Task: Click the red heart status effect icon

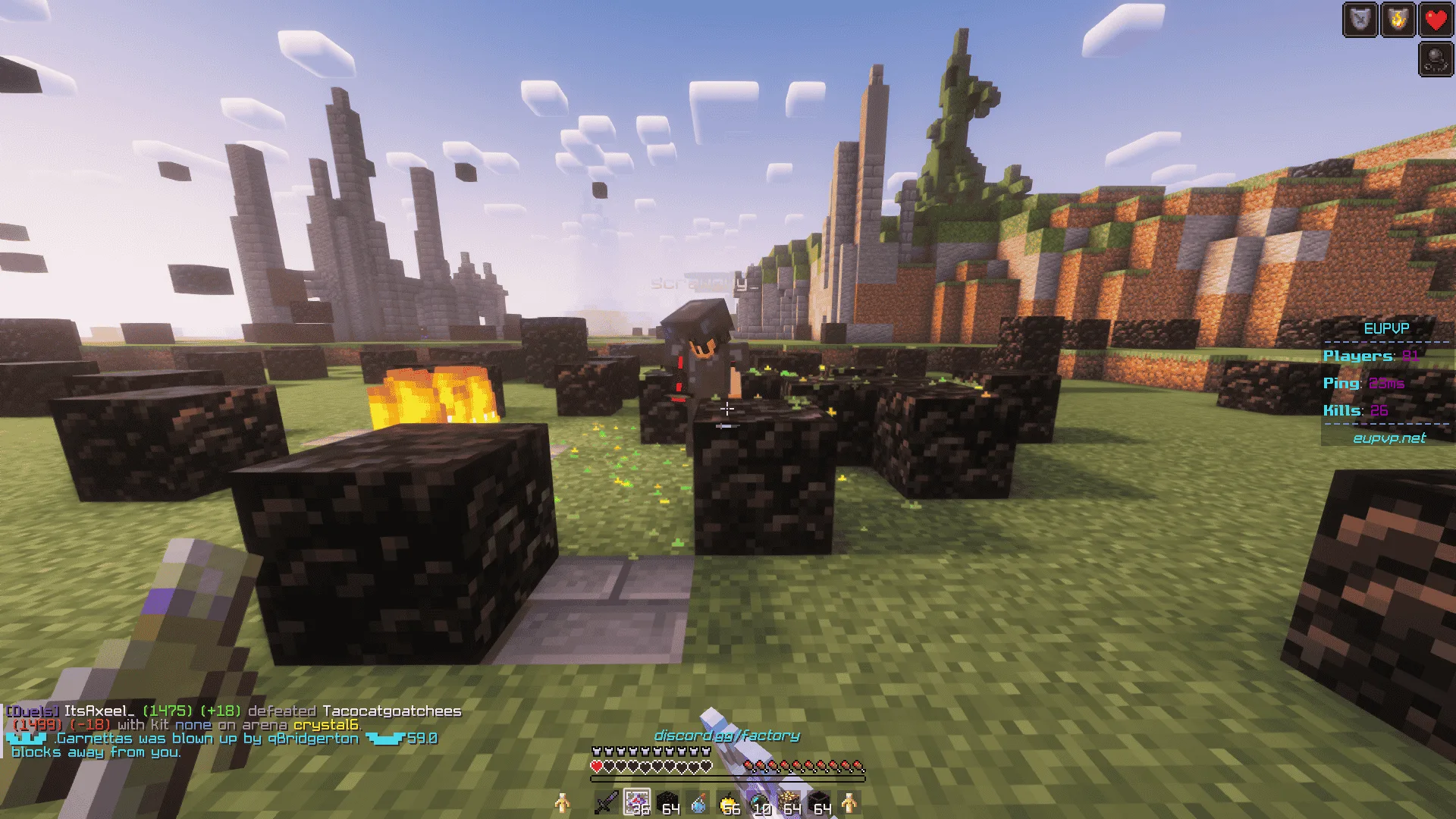Action: pos(1436,20)
